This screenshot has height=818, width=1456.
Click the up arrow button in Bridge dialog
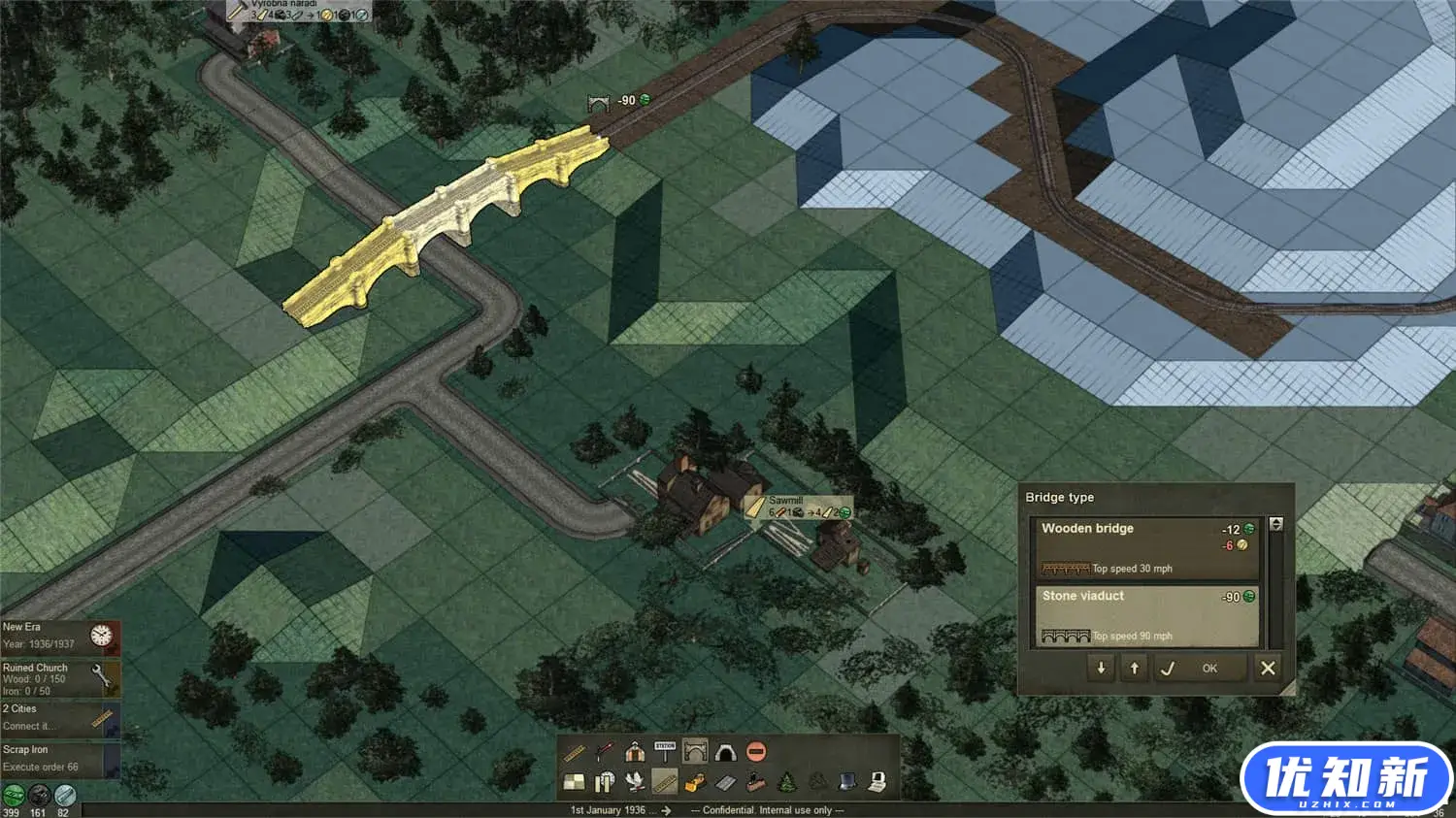click(1134, 668)
